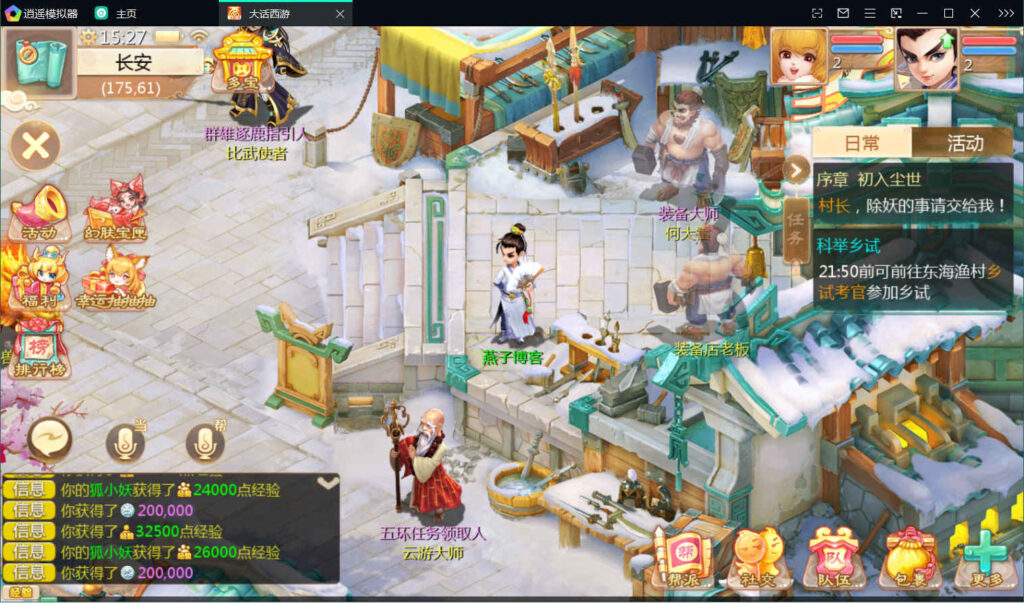Select the 序章 初入尘世 quest entry
Viewport: 1024px width, 603px height.
point(910,192)
